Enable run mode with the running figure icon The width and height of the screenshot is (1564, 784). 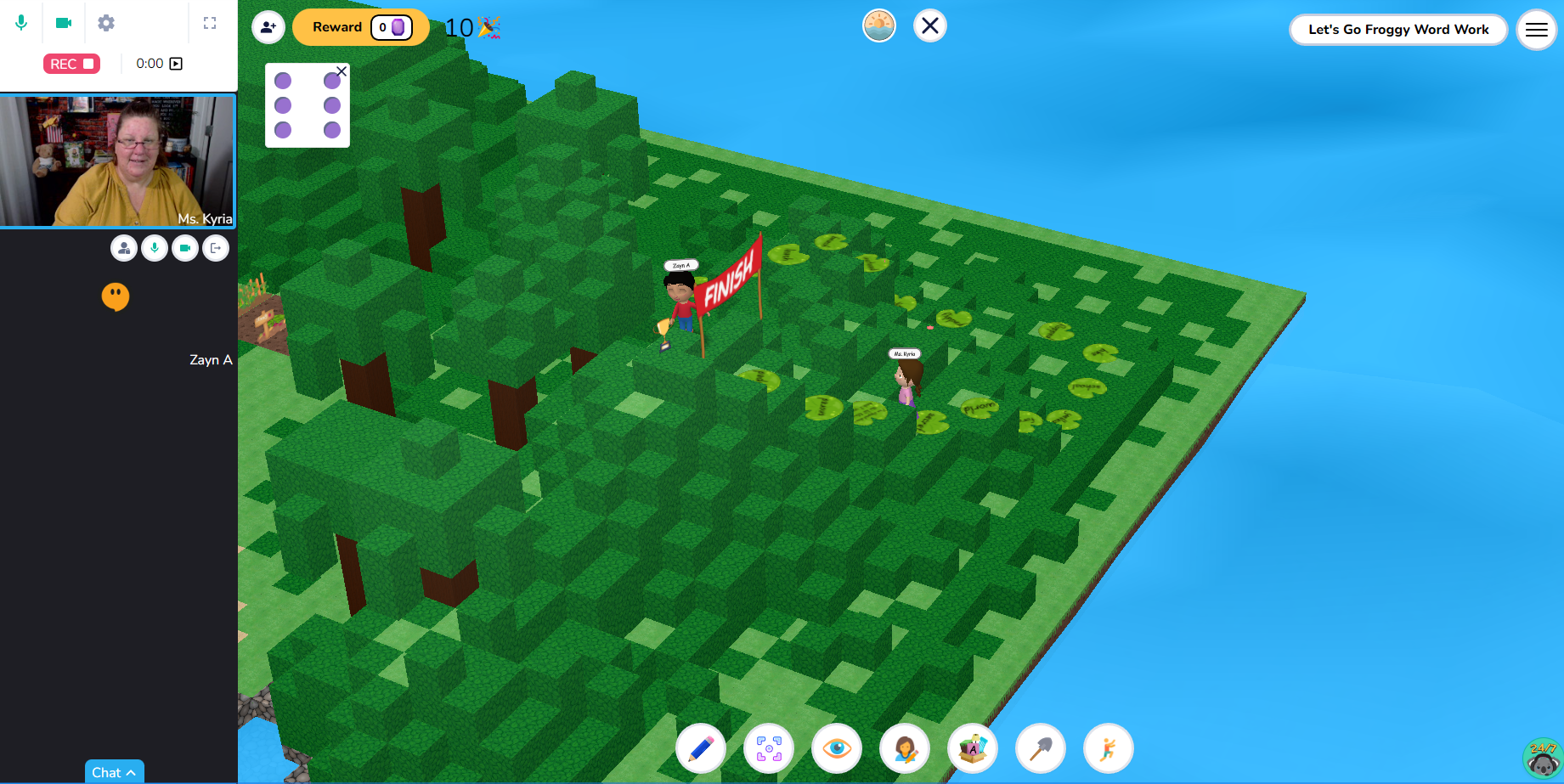coord(1109,748)
